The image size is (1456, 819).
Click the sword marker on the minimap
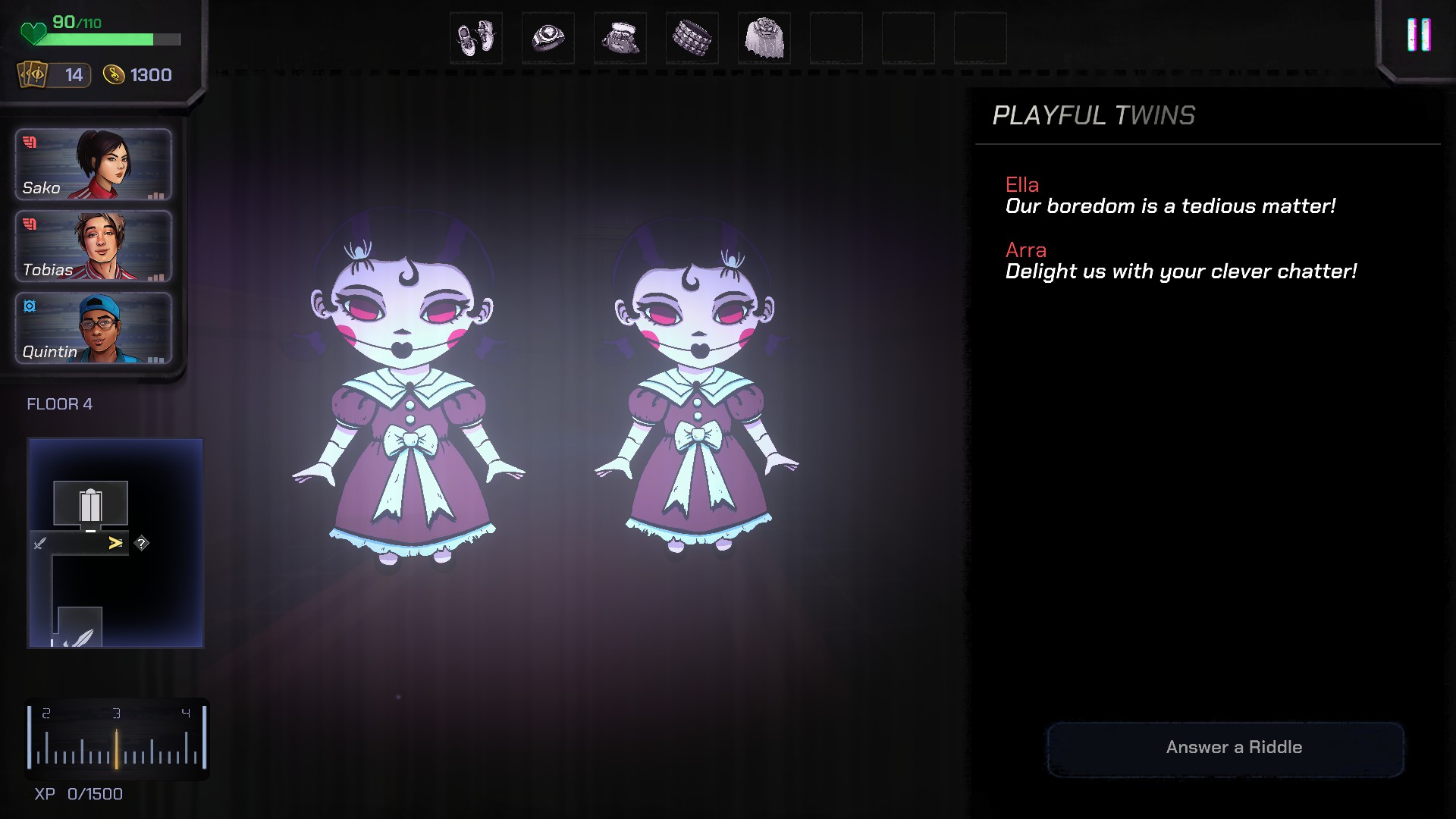(40, 543)
